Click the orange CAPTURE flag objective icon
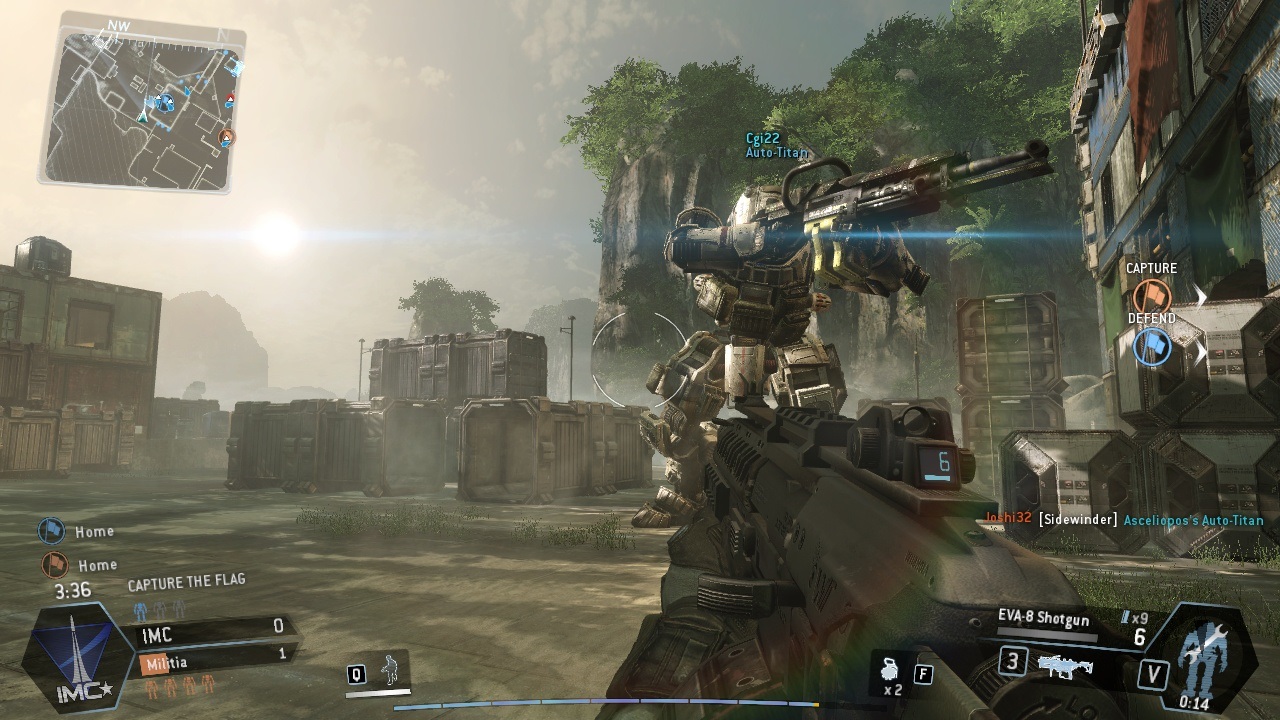Image resolution: width=1280 pixels, height=720 pixels. coord(1150,293)
